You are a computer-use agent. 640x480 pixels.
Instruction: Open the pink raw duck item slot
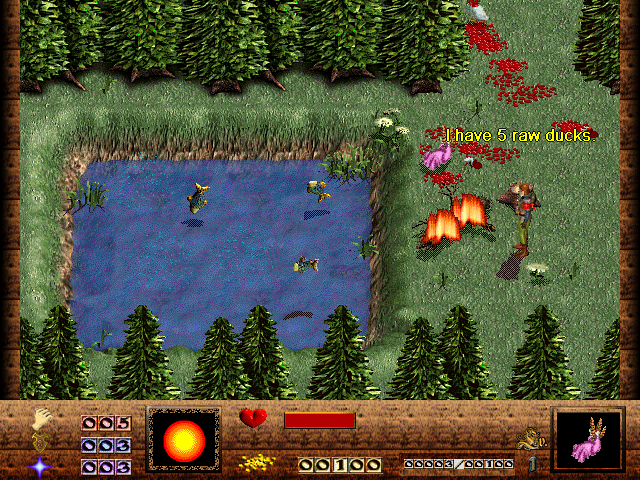click(588, 441)
